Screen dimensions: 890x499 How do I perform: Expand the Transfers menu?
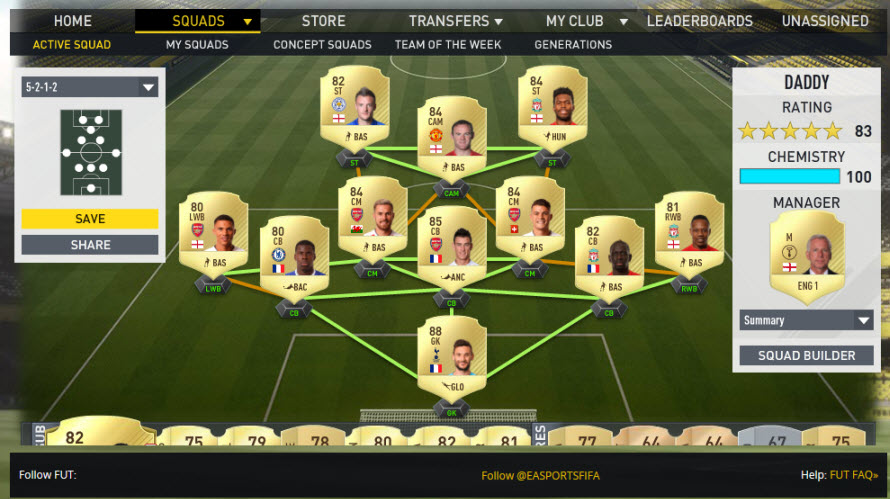(x=455, y=21)
